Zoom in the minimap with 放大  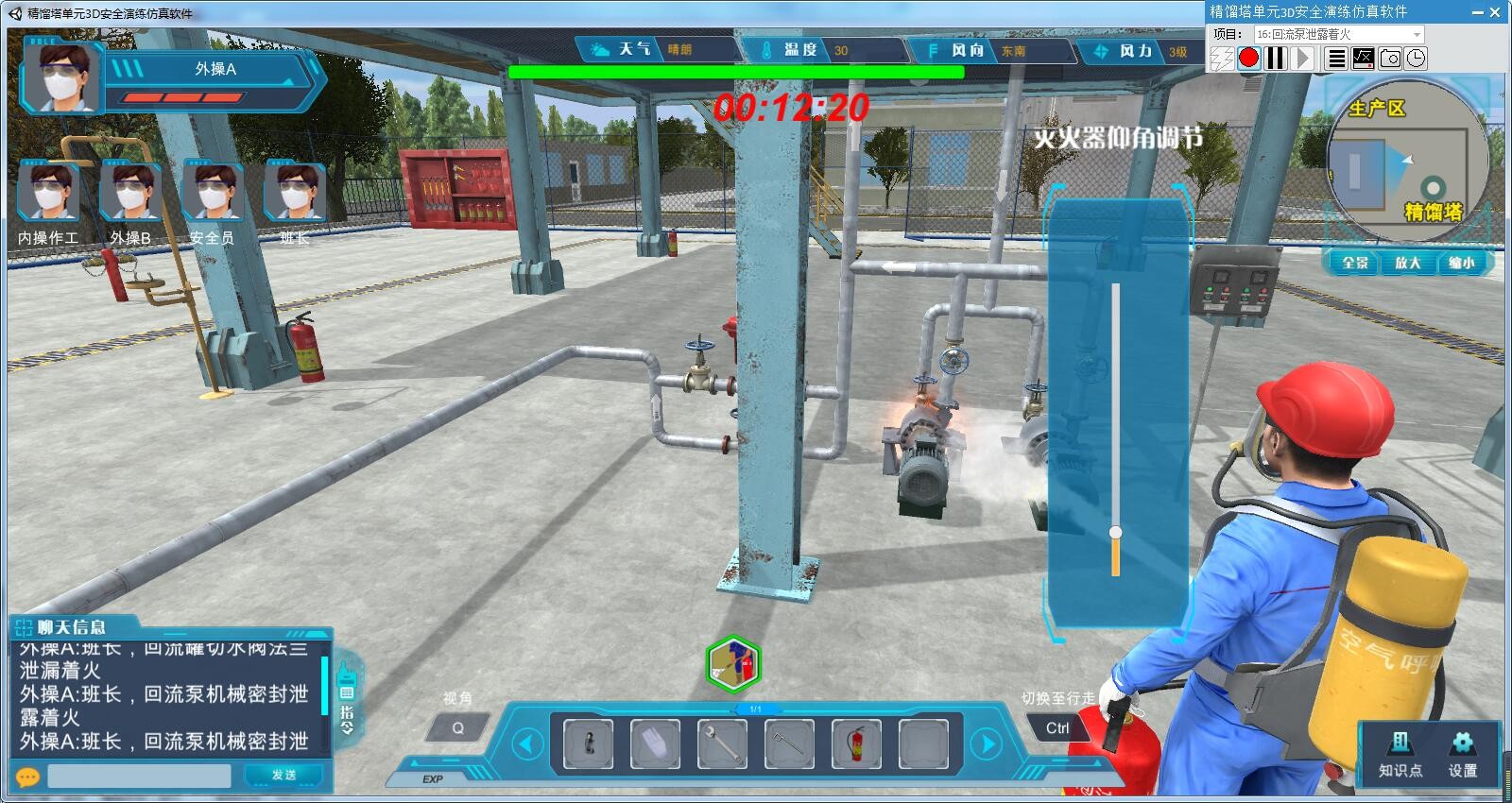point(1408,263)
